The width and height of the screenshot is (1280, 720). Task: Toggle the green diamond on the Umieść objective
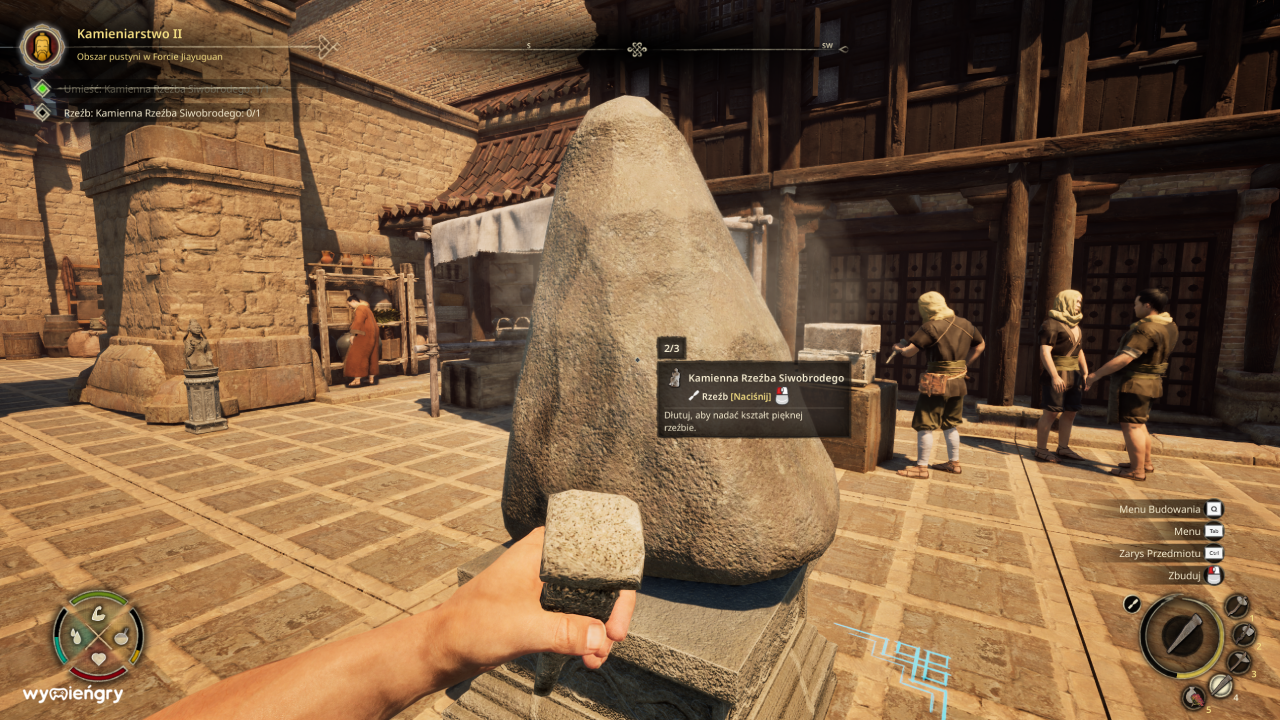42,88
